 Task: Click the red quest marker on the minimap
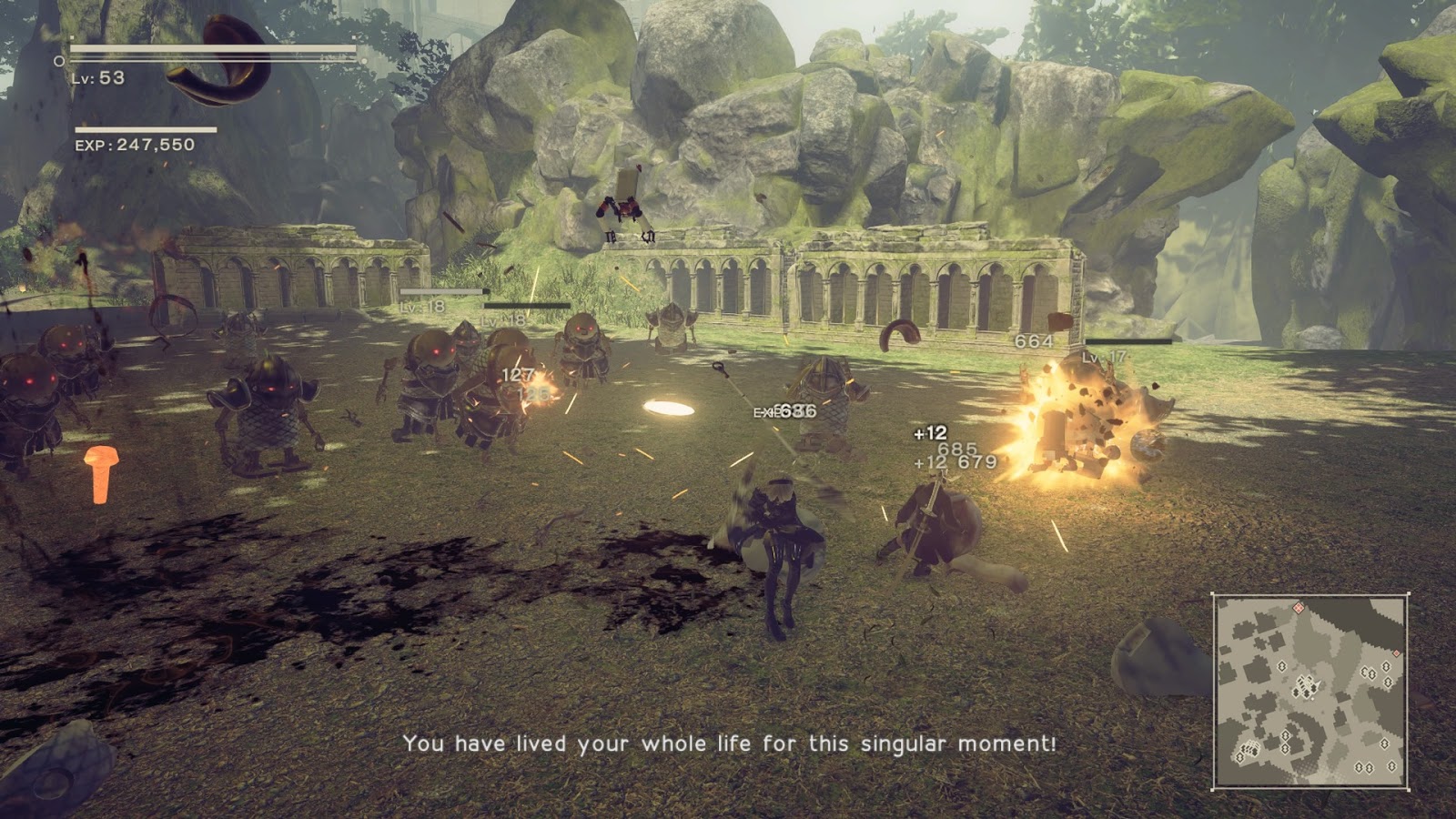[x=1299, y=607]
